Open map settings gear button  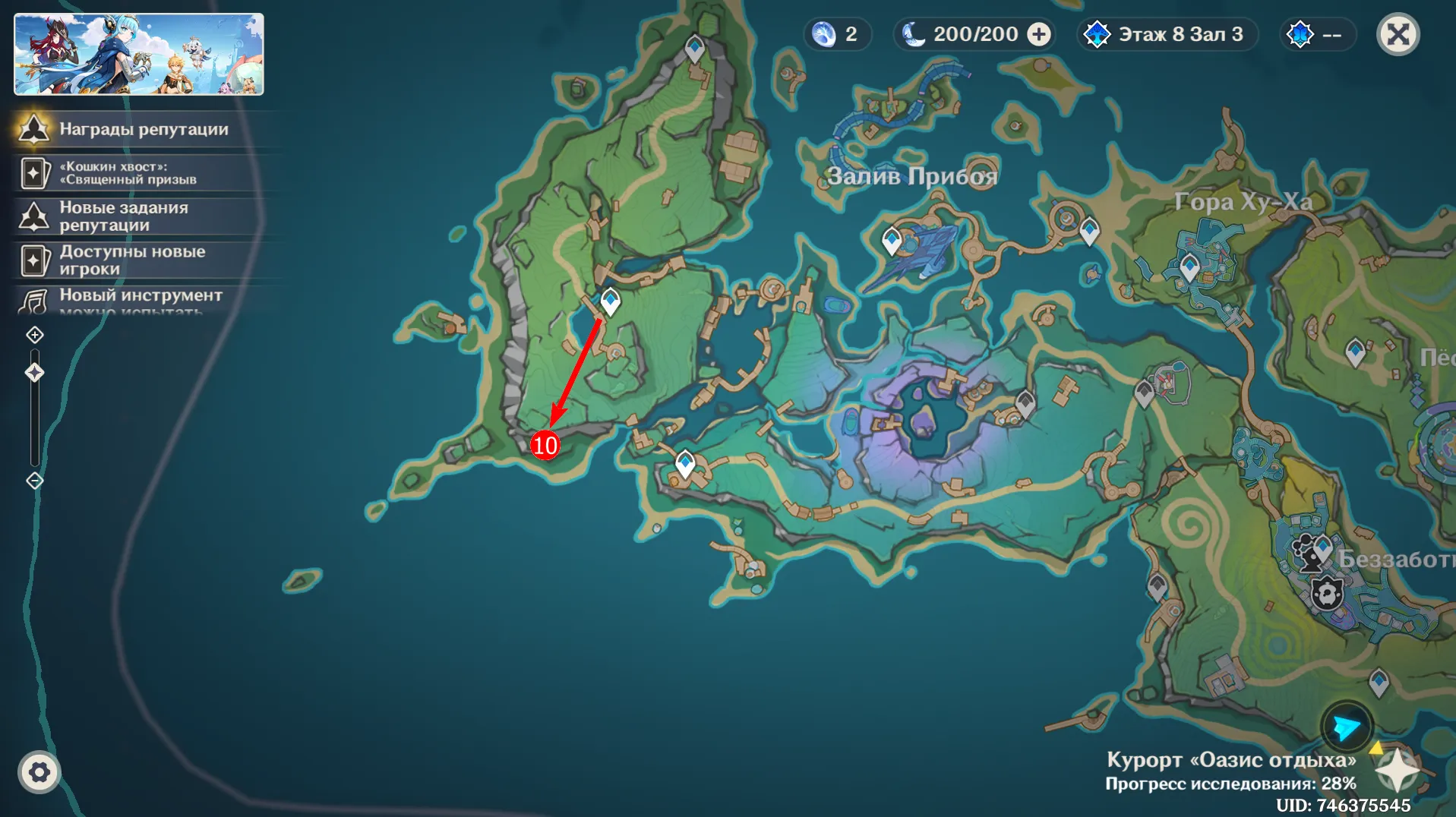coord(39,772)
